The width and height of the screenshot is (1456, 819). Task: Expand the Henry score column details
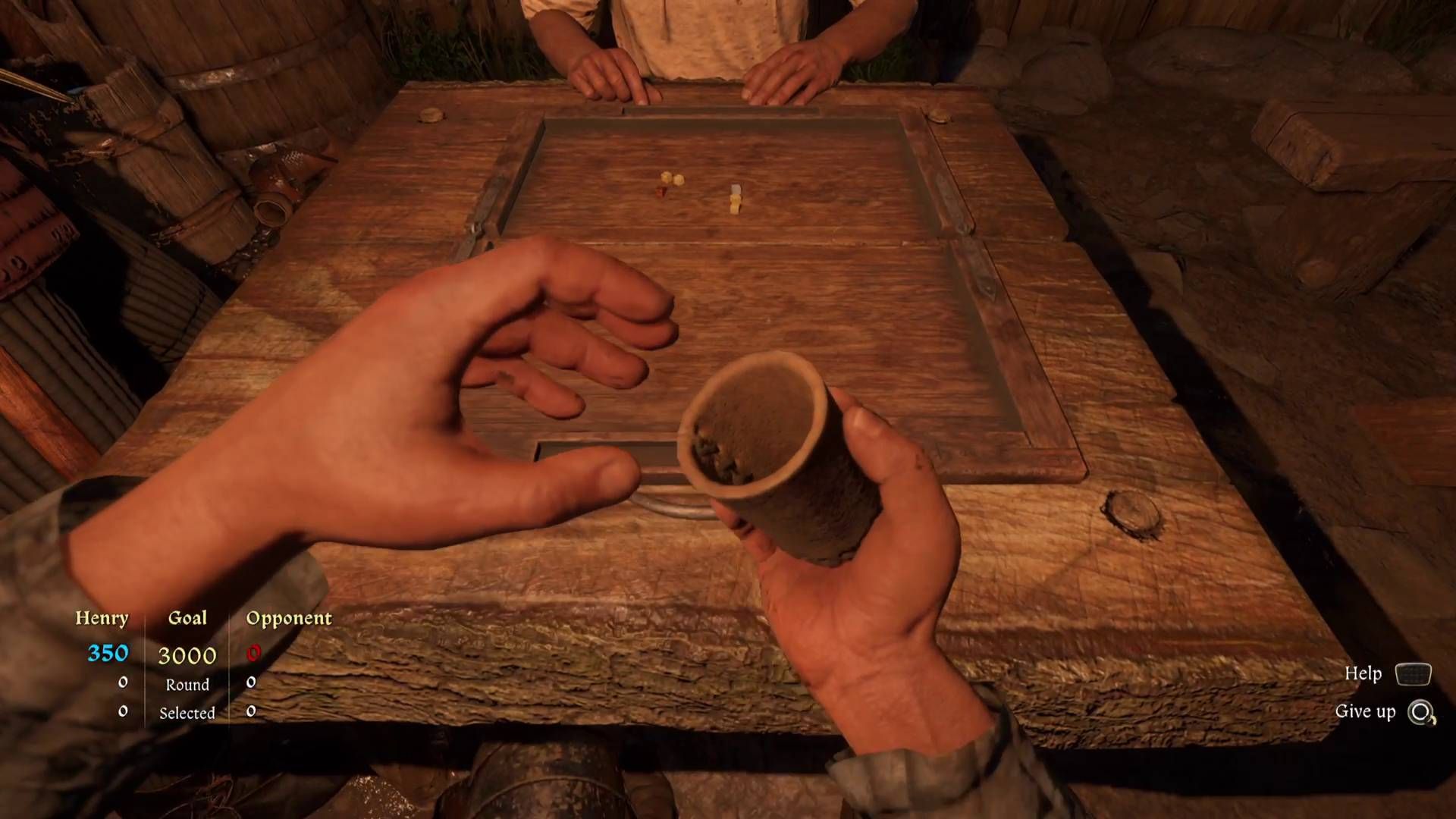click(x=102, y=618)
